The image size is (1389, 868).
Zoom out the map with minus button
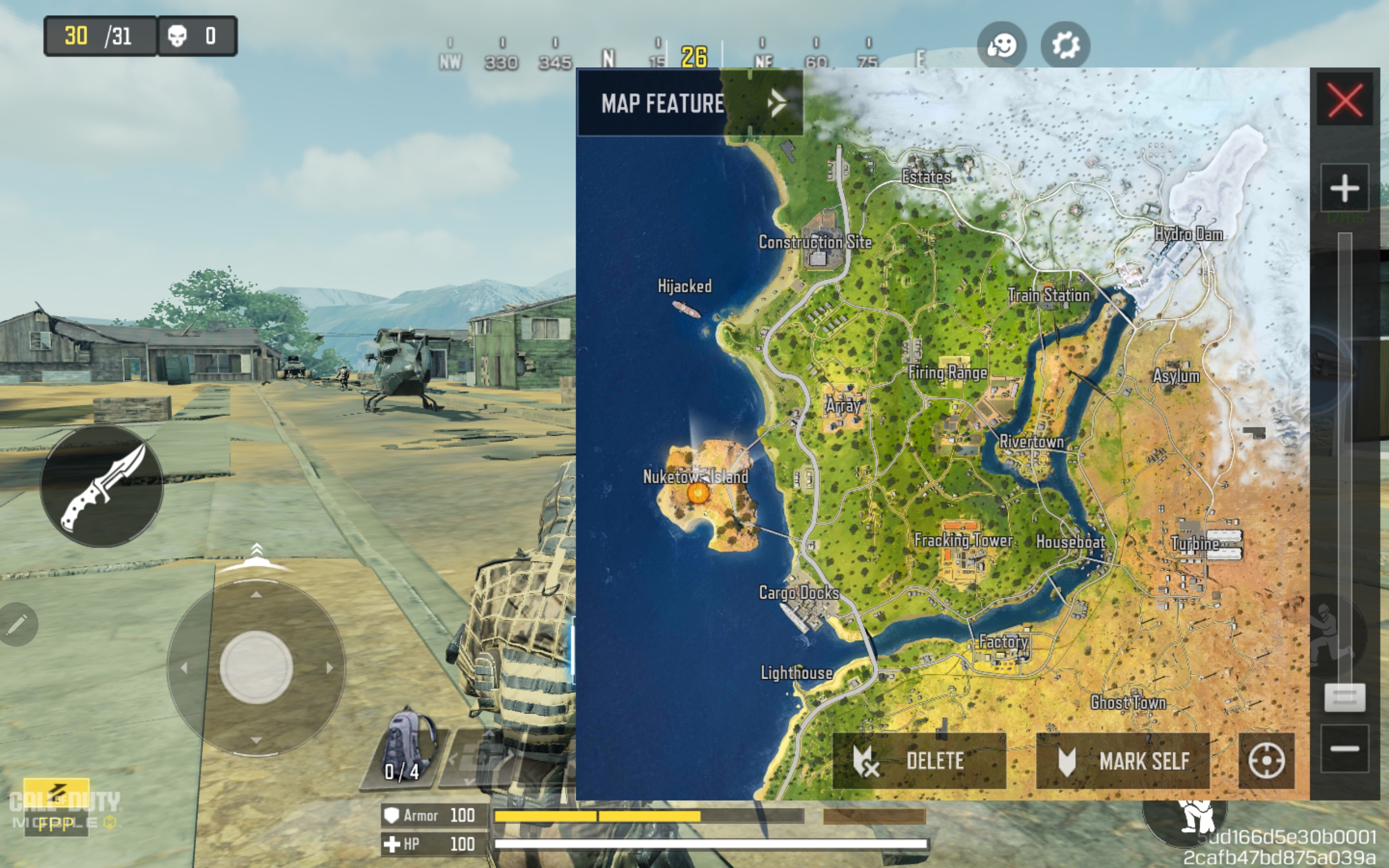[1344, 748]
